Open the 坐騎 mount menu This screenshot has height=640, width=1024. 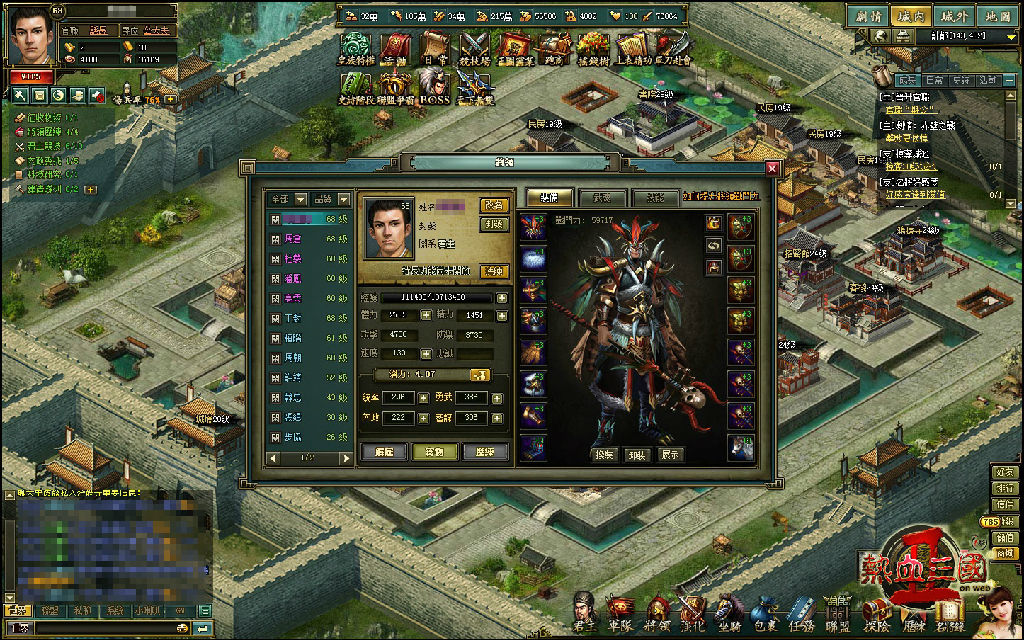point(729,611)
